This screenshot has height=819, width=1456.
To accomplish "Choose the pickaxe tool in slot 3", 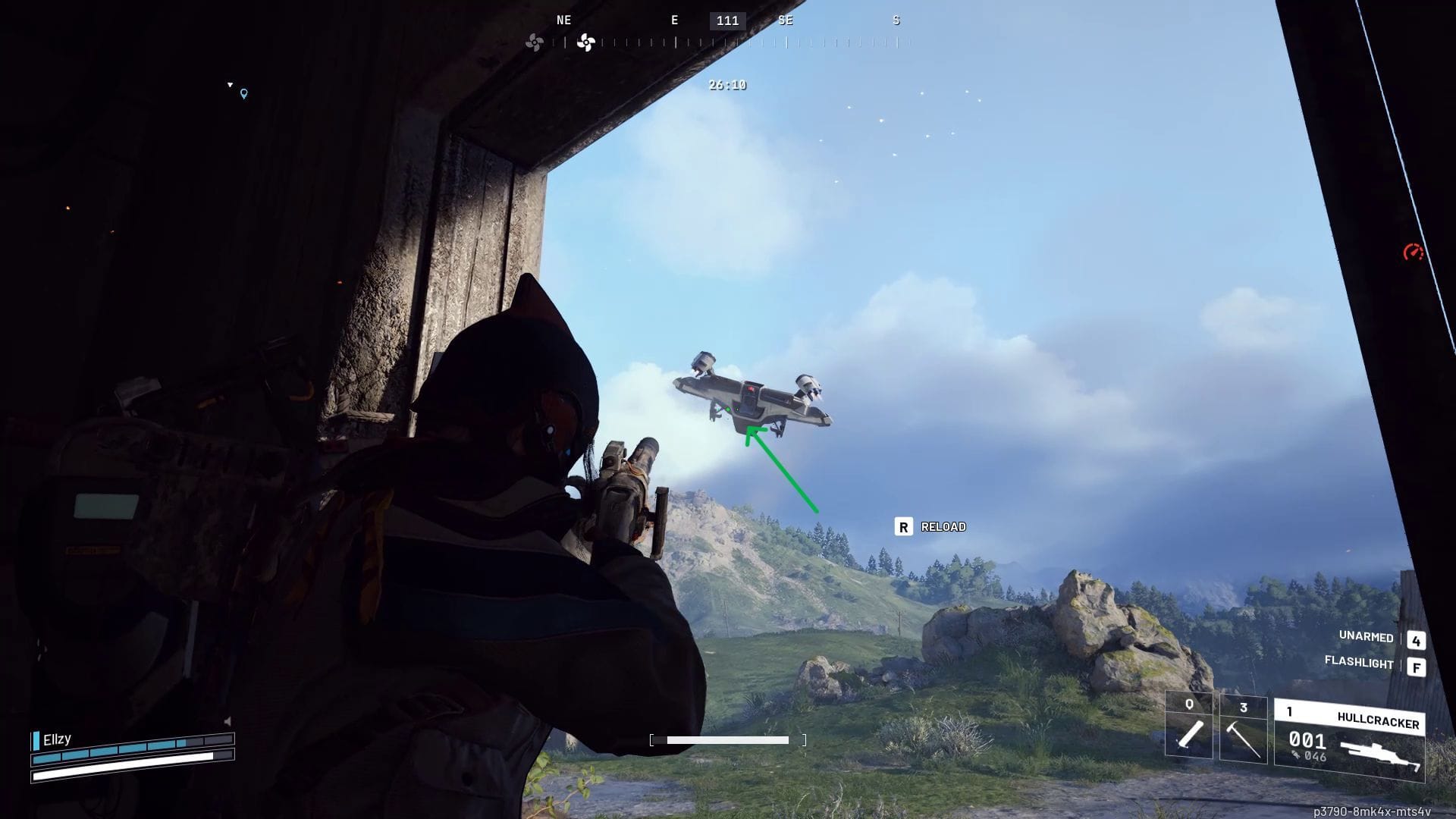I will click(x=1243, y=729).
